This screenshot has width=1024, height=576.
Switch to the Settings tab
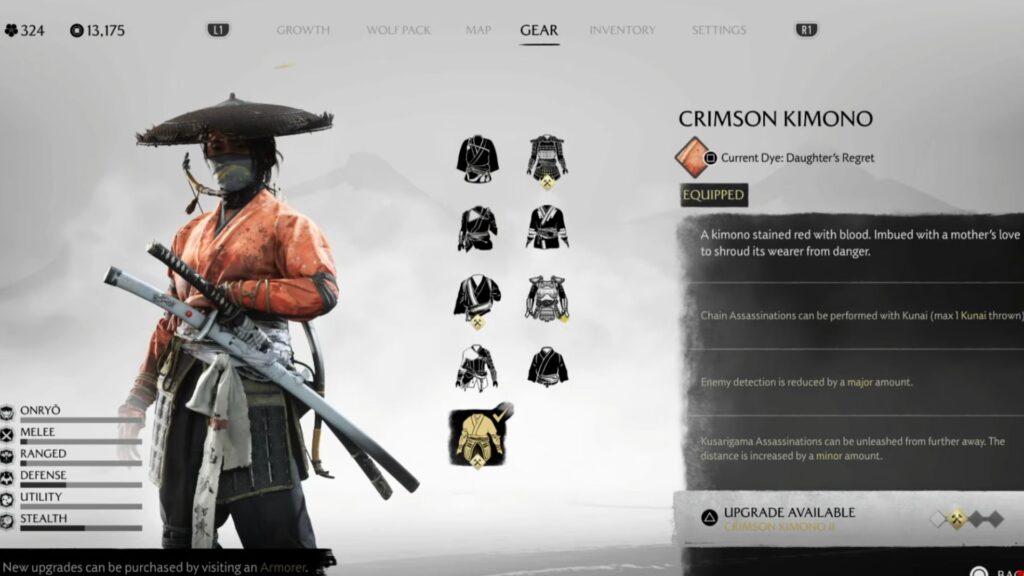[x=719, y=30]
